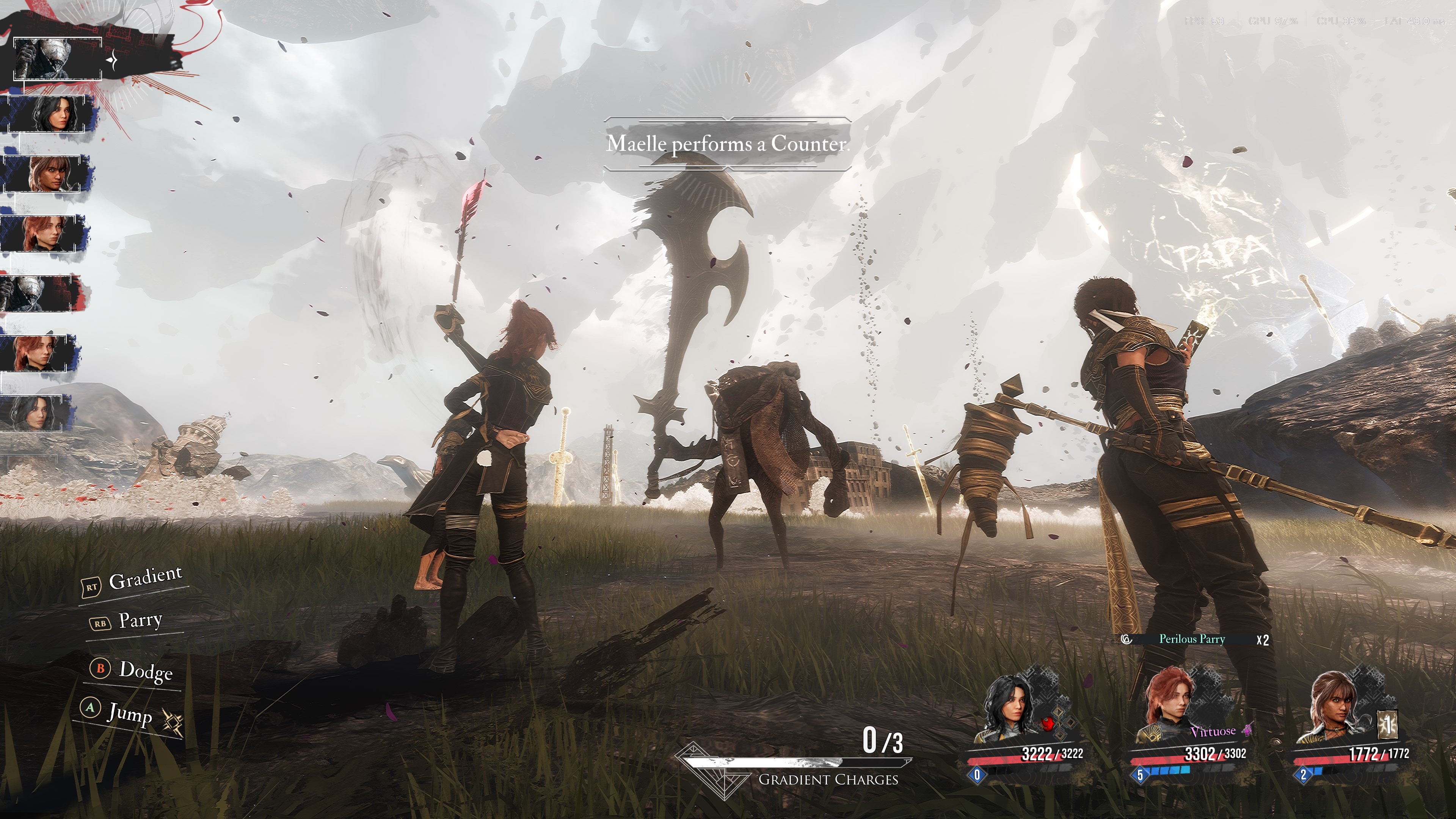Show the Perilous Parry buff details
This screenshot has height=819, width=1456.
click(1191, 639)
